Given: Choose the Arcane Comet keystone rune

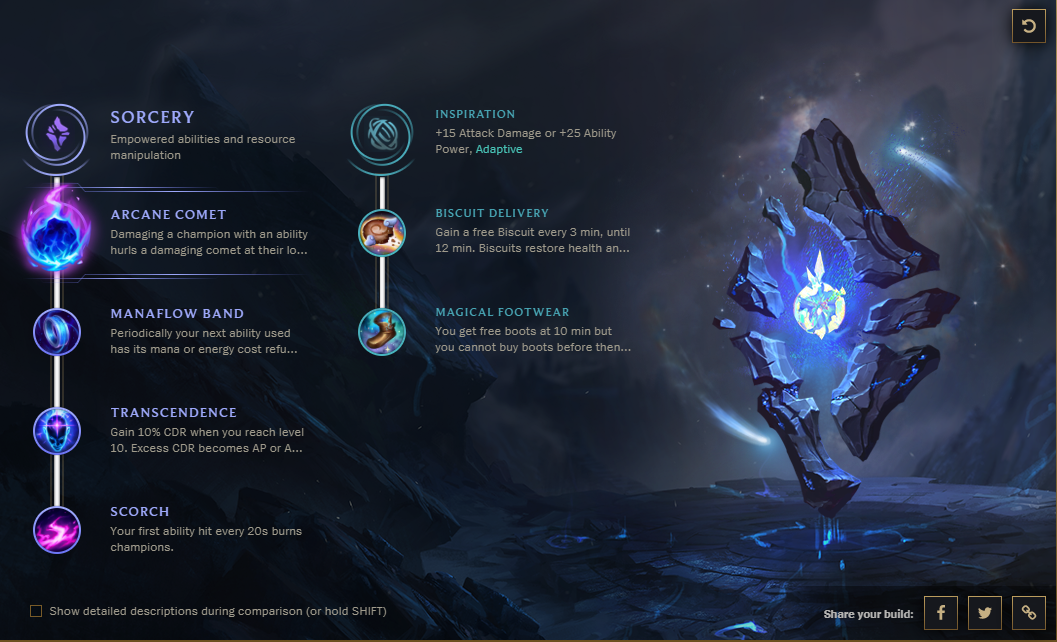Looking at the screenshot, I should 57,232.
